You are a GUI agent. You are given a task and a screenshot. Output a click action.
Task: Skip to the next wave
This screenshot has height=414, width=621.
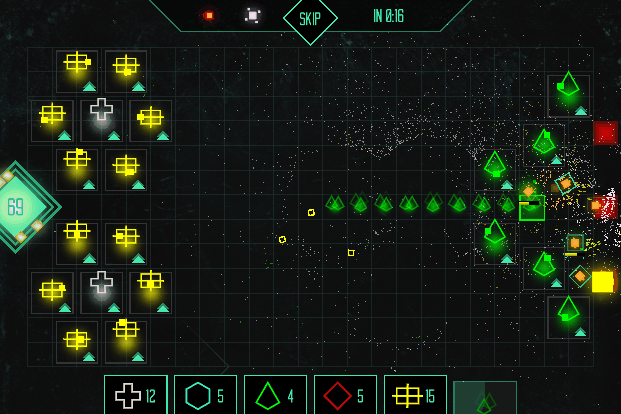click(310, 18)
